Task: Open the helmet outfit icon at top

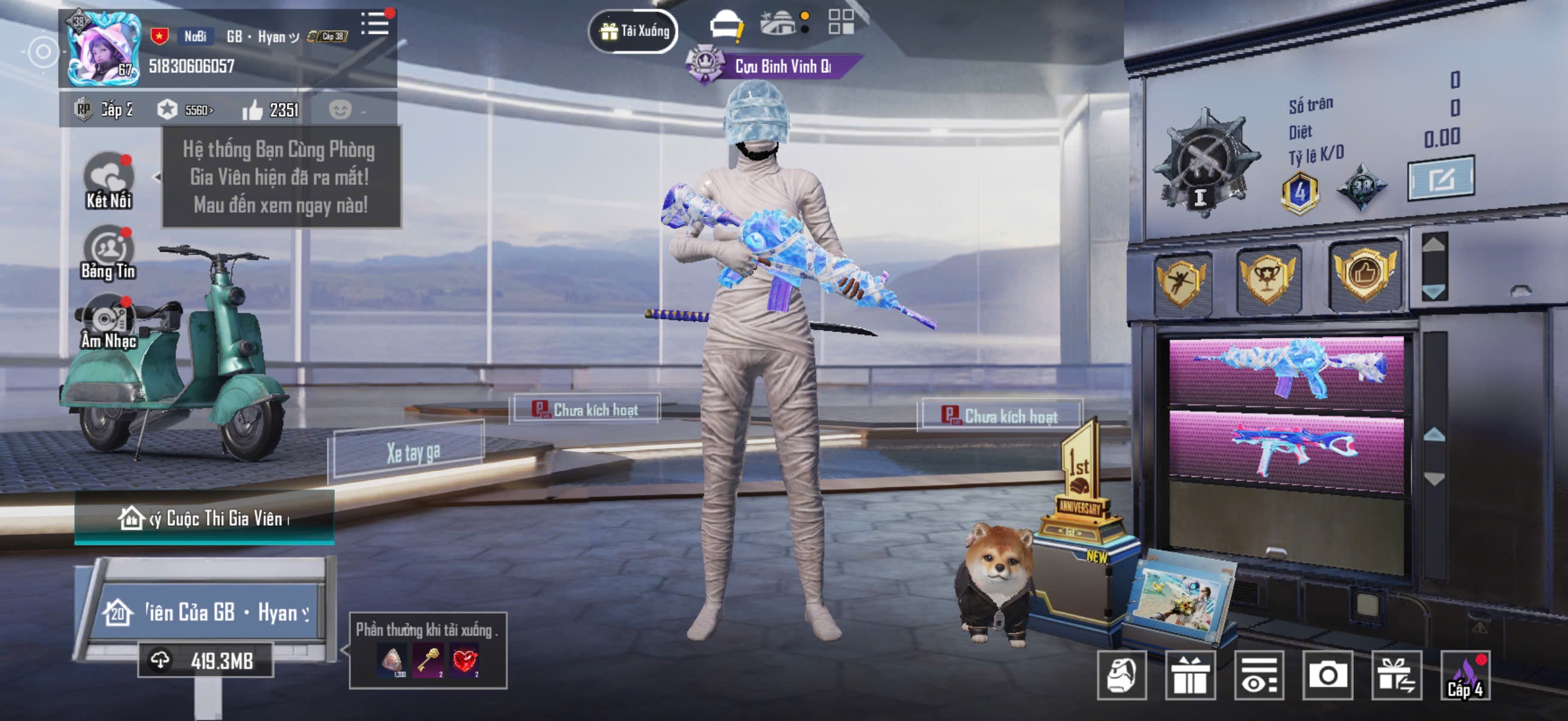Action: (x=725, y=26)
